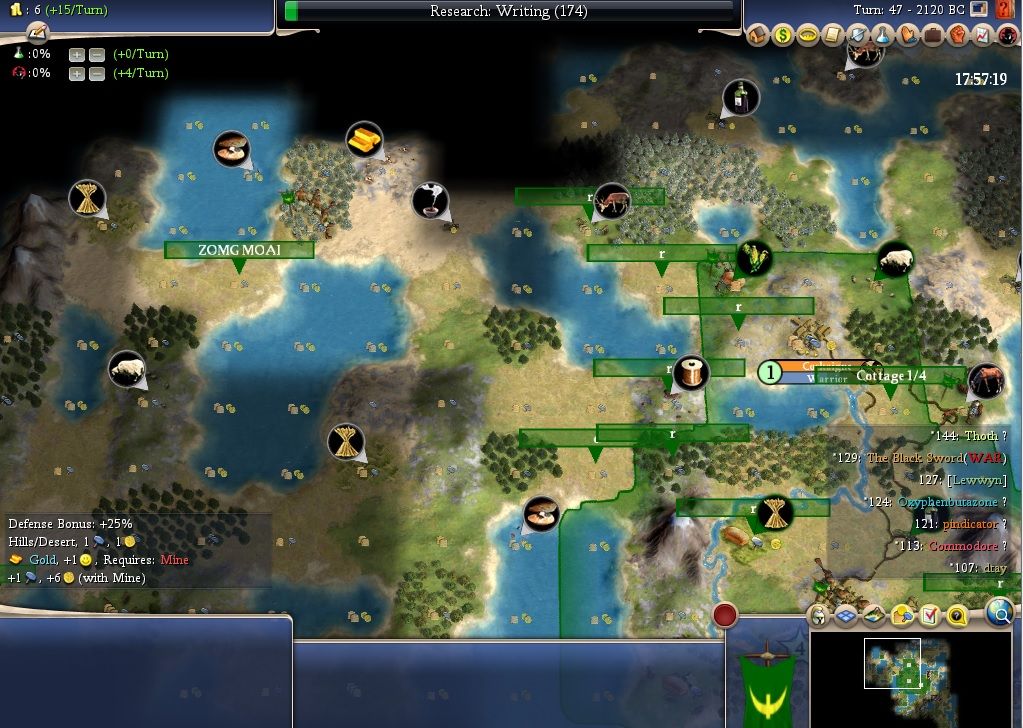Select the ZOMG MOAI city banner

click(x=239, y=250)
